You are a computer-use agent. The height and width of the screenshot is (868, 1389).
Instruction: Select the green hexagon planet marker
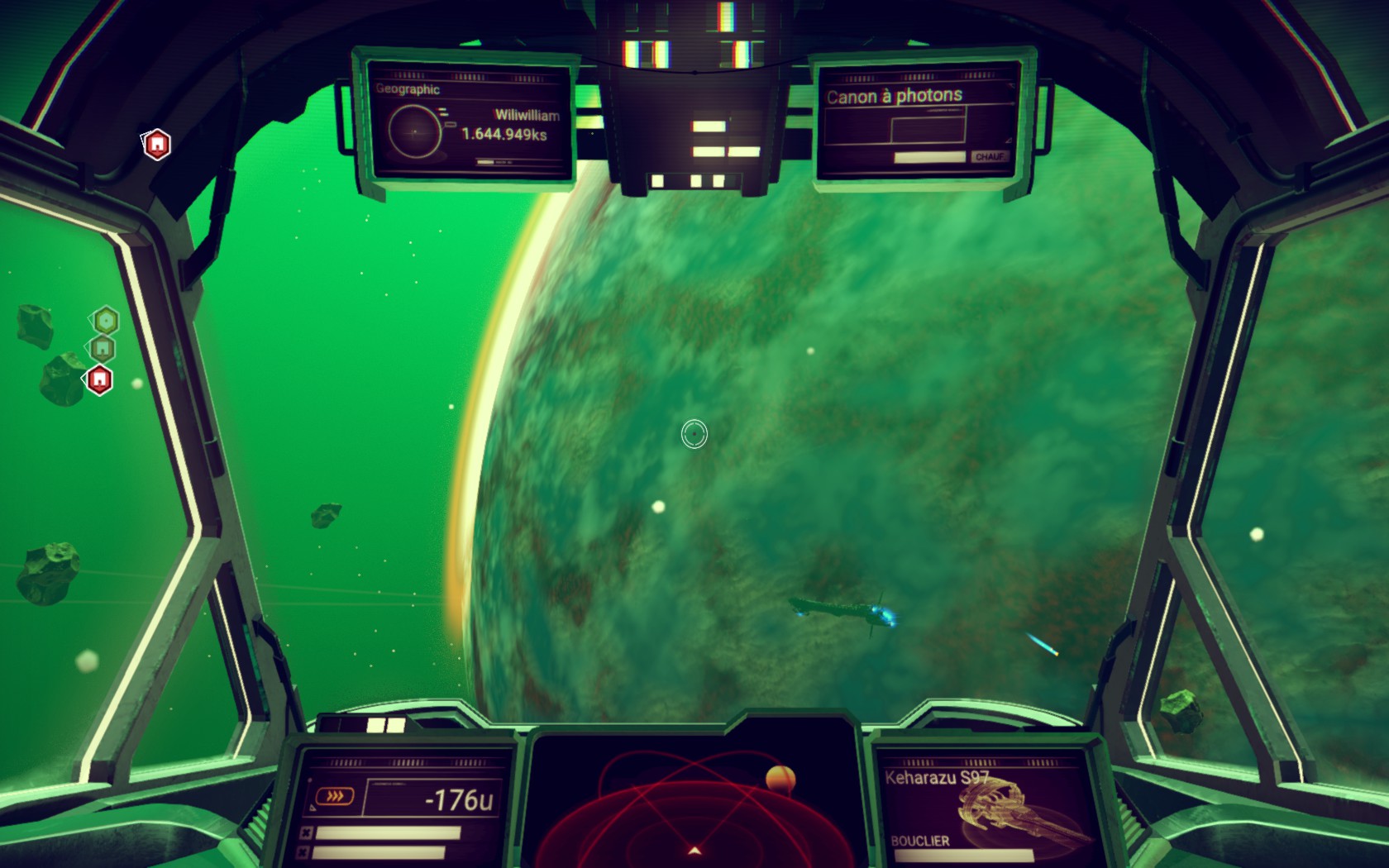(106, 320)
